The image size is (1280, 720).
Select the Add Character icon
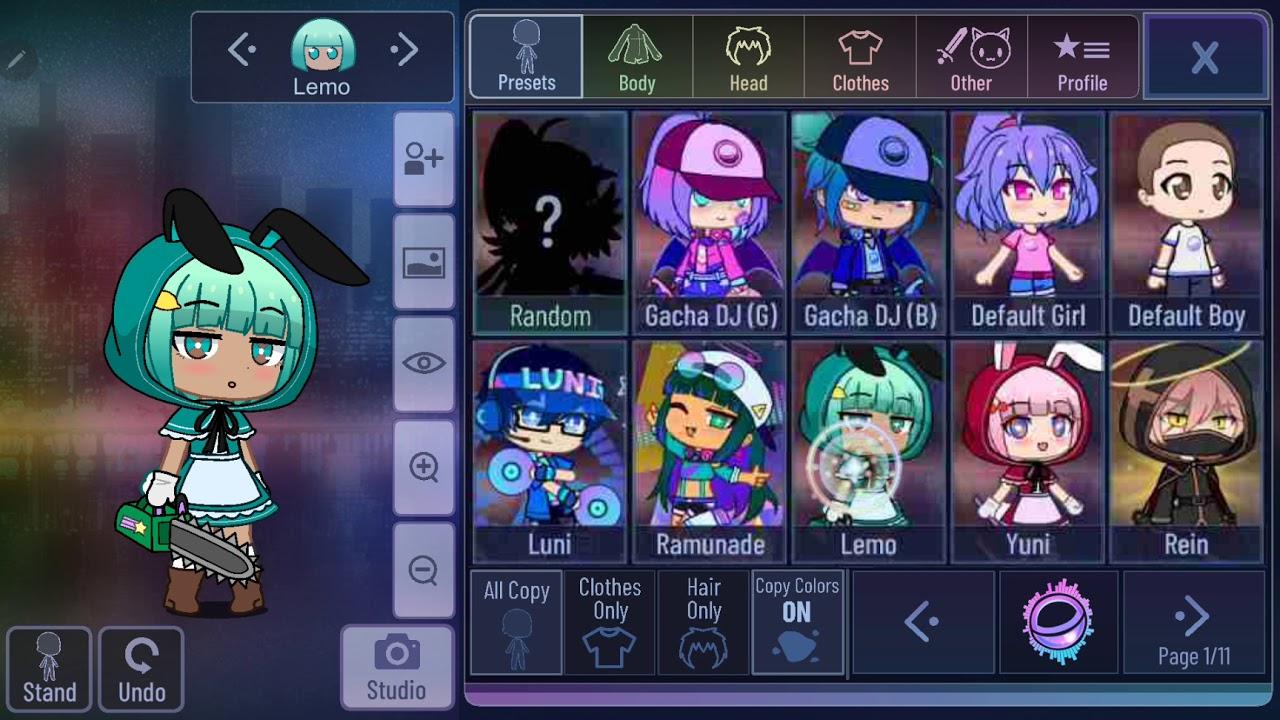click(425, 160)
